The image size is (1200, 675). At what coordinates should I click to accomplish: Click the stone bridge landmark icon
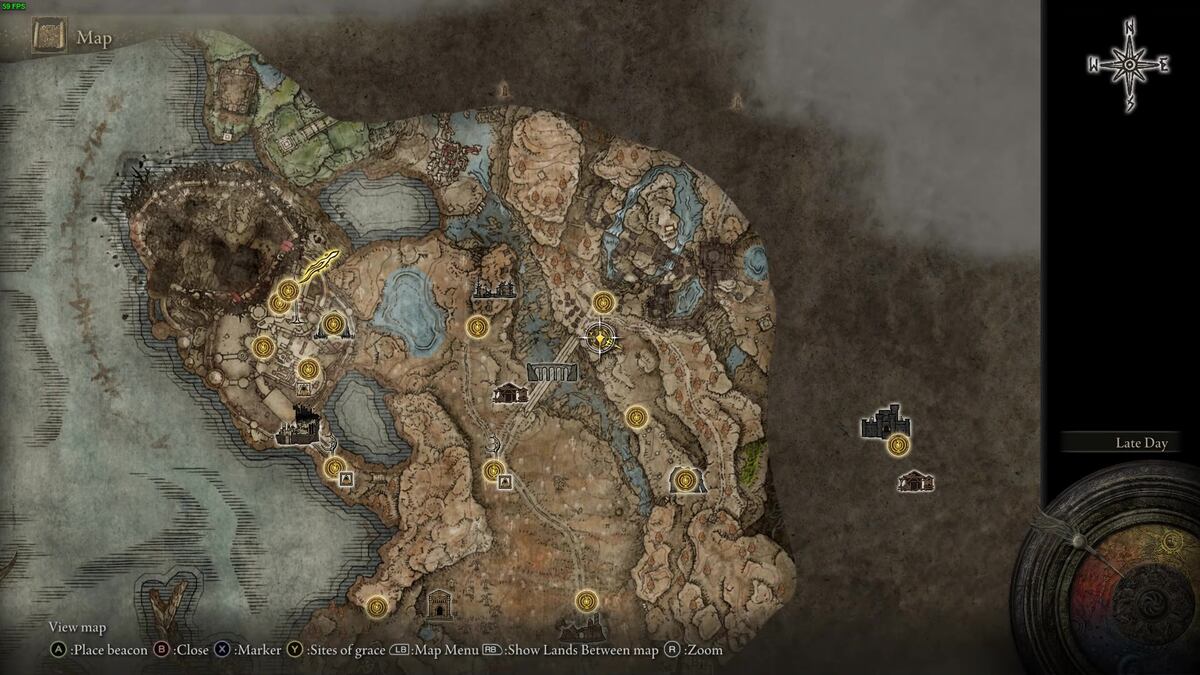pyautogui.click(x=552, y=372)
